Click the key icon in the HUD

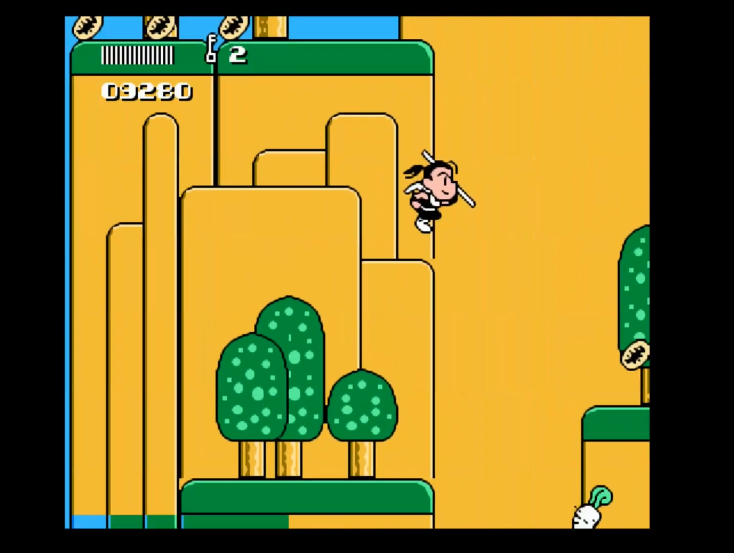(212, 49)
